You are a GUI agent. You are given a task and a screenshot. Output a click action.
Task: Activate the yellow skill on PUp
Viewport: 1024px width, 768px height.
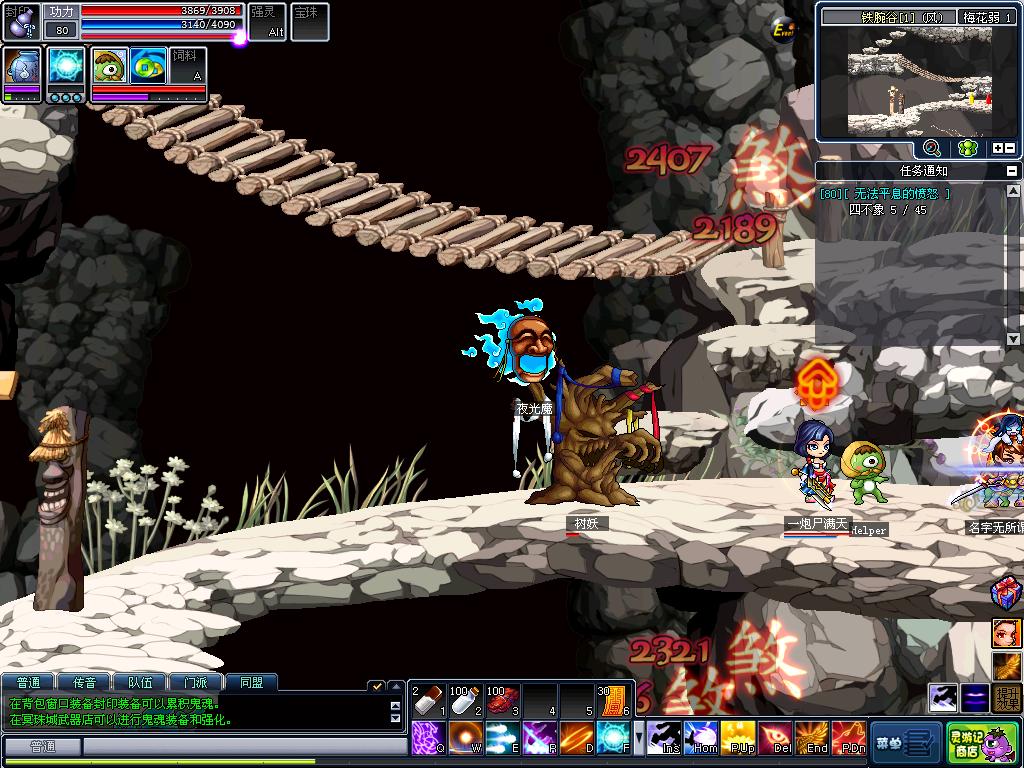[738, 738]
